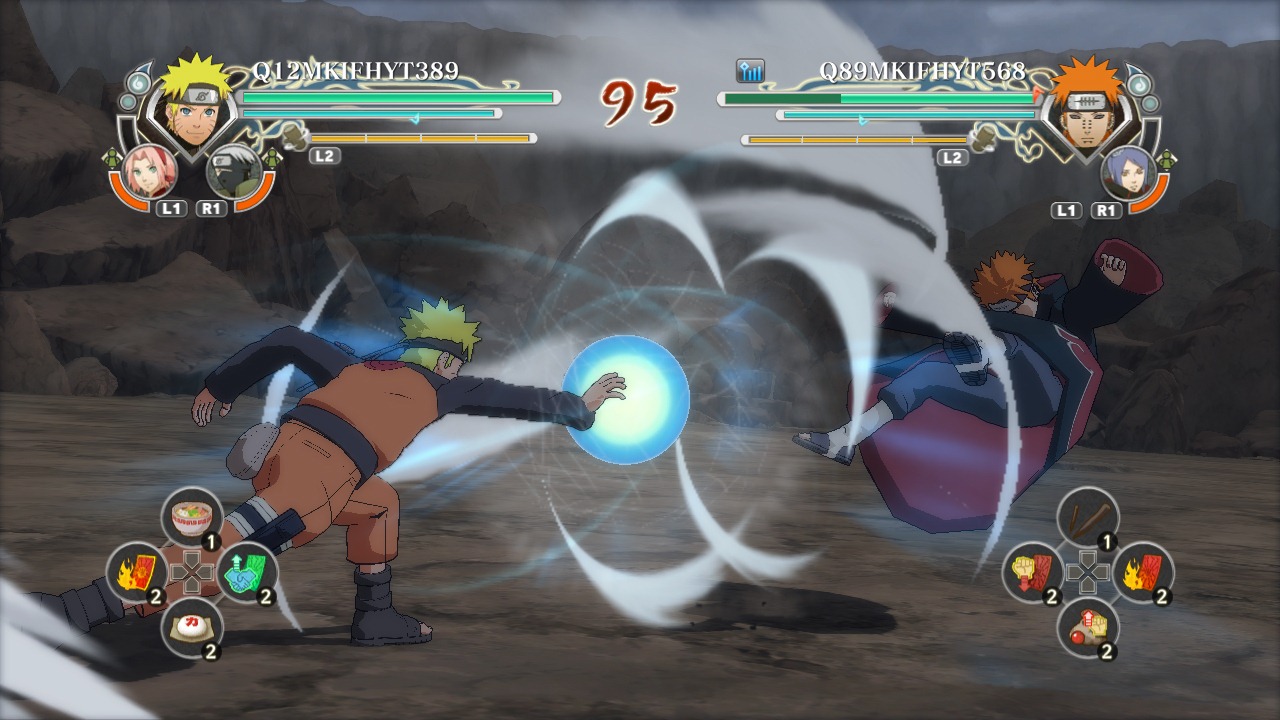
Task: Open the blue connection signal icon
Action: (x=750, y=70)
